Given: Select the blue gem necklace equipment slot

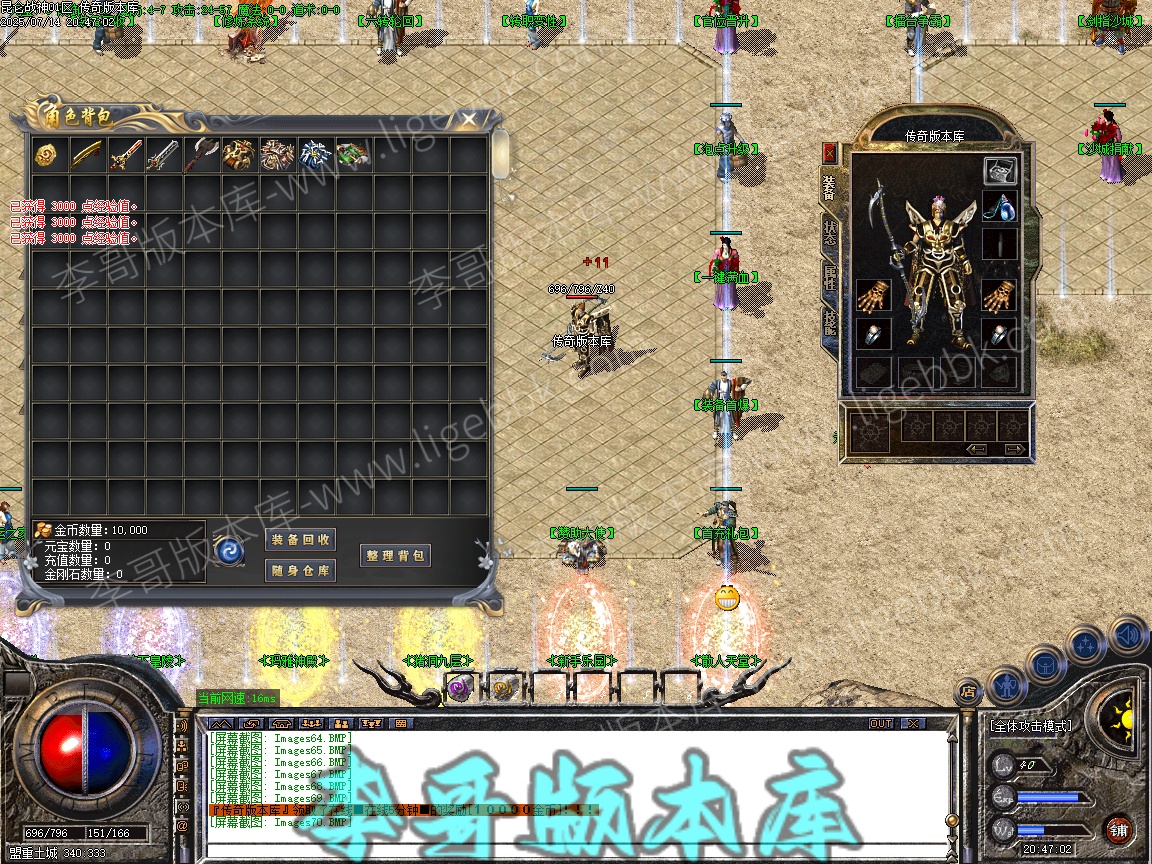Looking at the screenshot, I should 1000,207.
